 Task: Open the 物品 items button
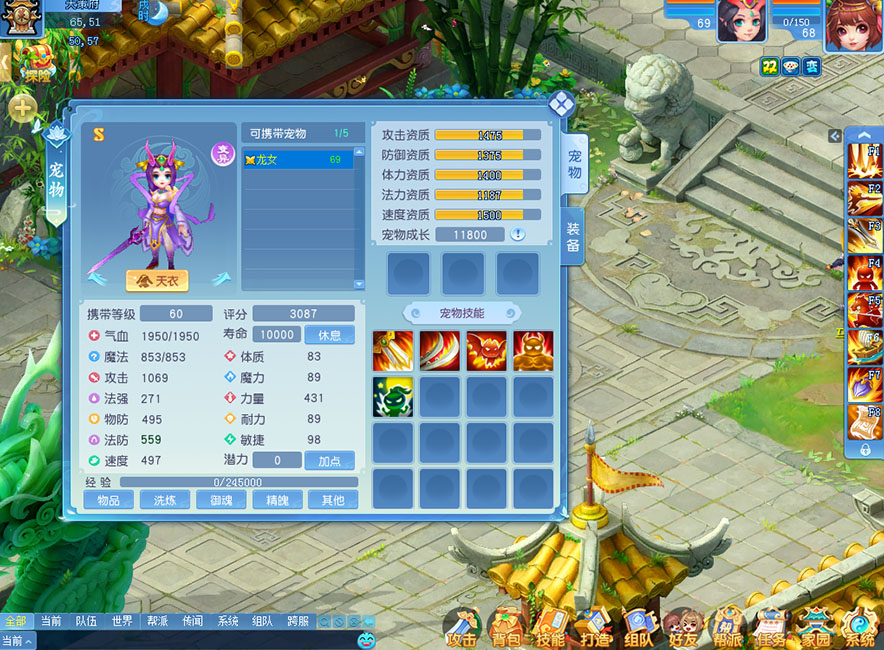[108, 500]
